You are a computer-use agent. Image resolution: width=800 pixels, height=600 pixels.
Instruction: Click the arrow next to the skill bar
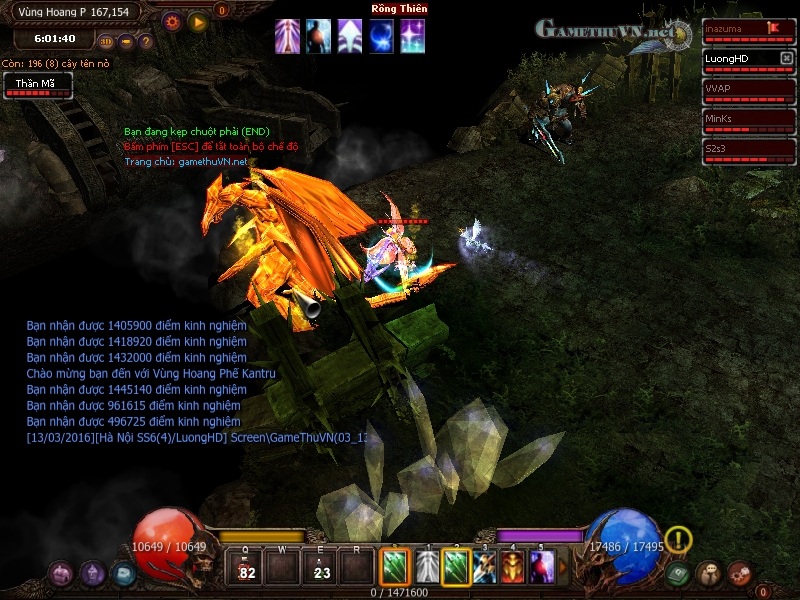pyautogui.click(x=562, y=567)
